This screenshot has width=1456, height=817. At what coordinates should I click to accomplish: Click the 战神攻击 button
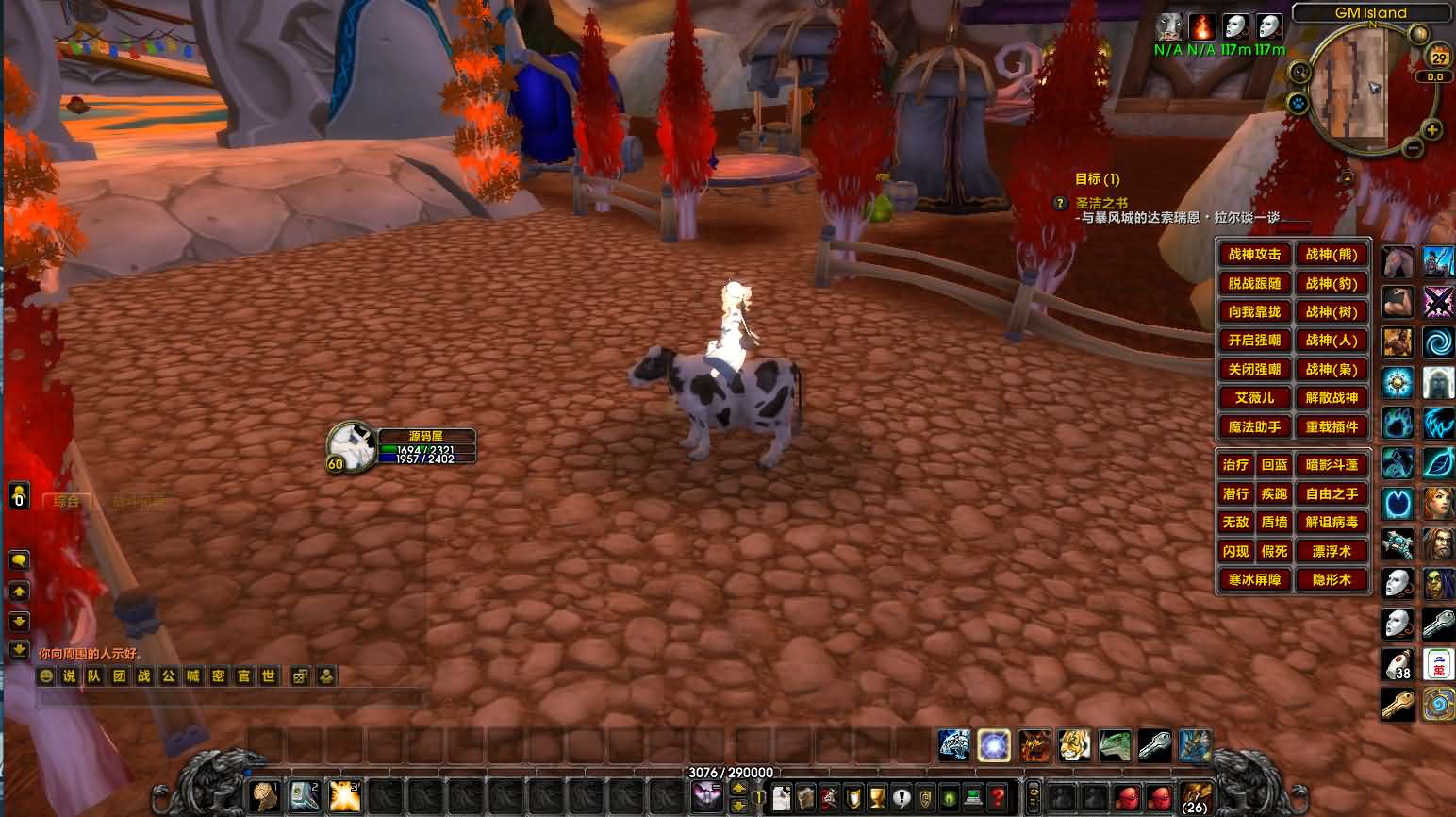(x=1254, y=254)
